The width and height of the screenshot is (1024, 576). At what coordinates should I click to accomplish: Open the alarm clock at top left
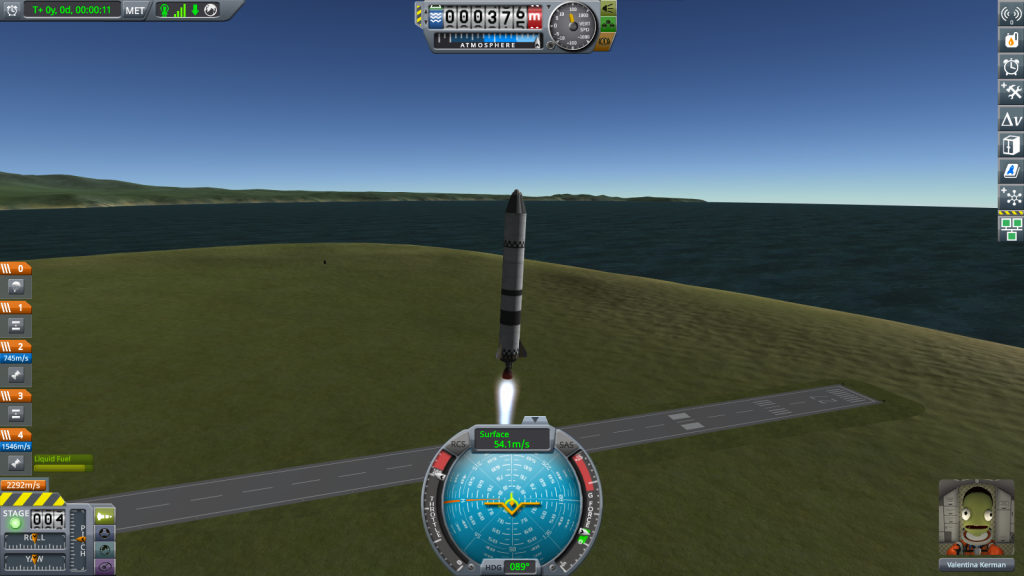pos(12,10)
